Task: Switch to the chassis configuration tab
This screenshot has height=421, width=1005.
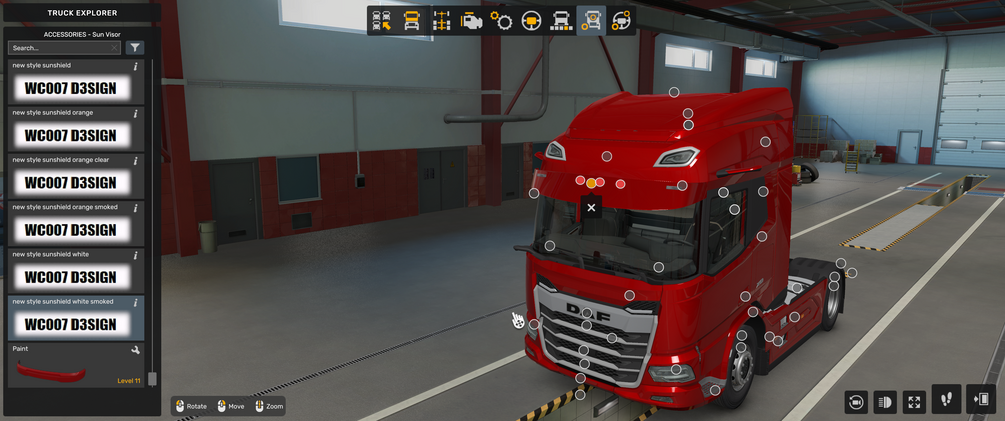Action: (x=441, y=21)
